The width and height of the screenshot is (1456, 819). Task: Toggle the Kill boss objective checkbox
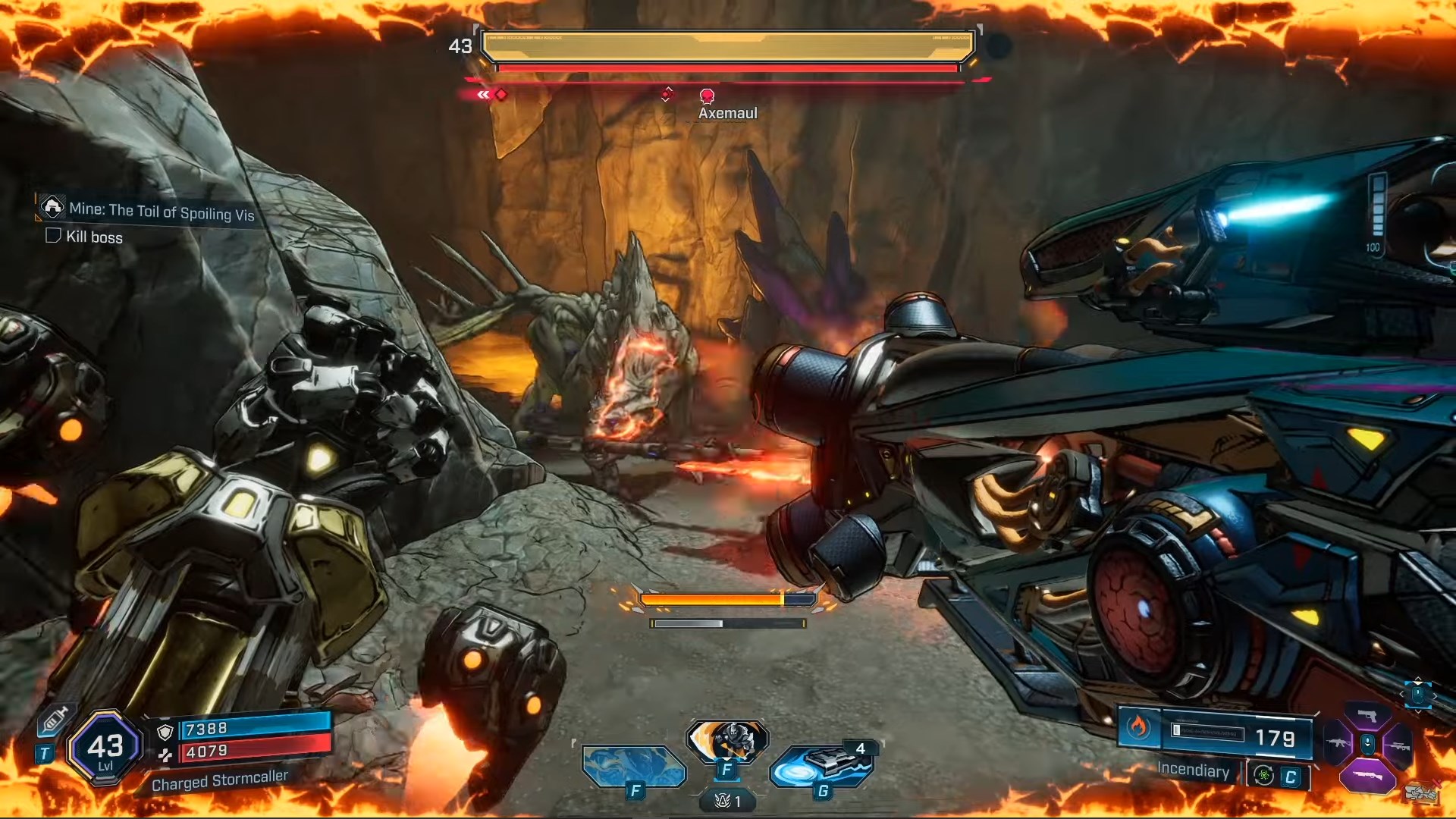click(x=52, y=237)
